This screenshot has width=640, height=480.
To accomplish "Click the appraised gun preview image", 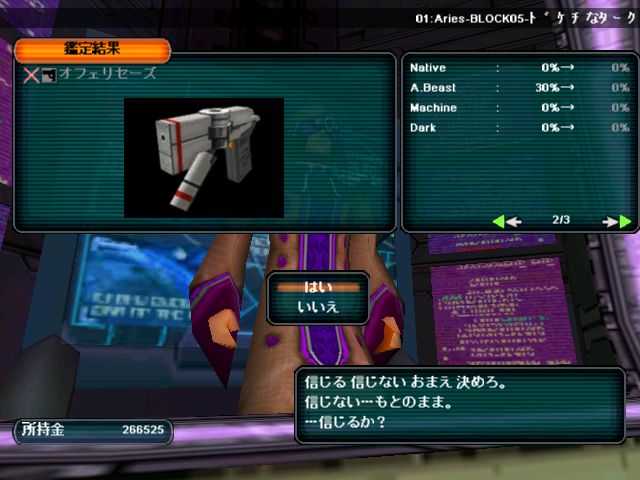I will click(x=203, y=156).
